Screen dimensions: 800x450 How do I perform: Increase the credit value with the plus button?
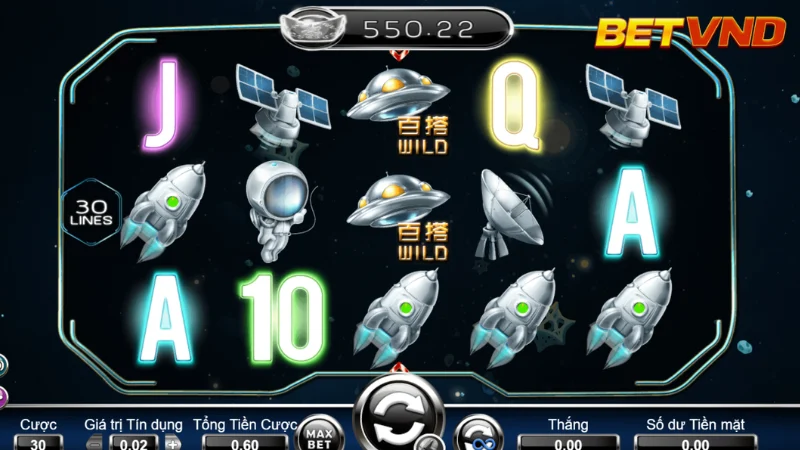[x=173, y=443]
